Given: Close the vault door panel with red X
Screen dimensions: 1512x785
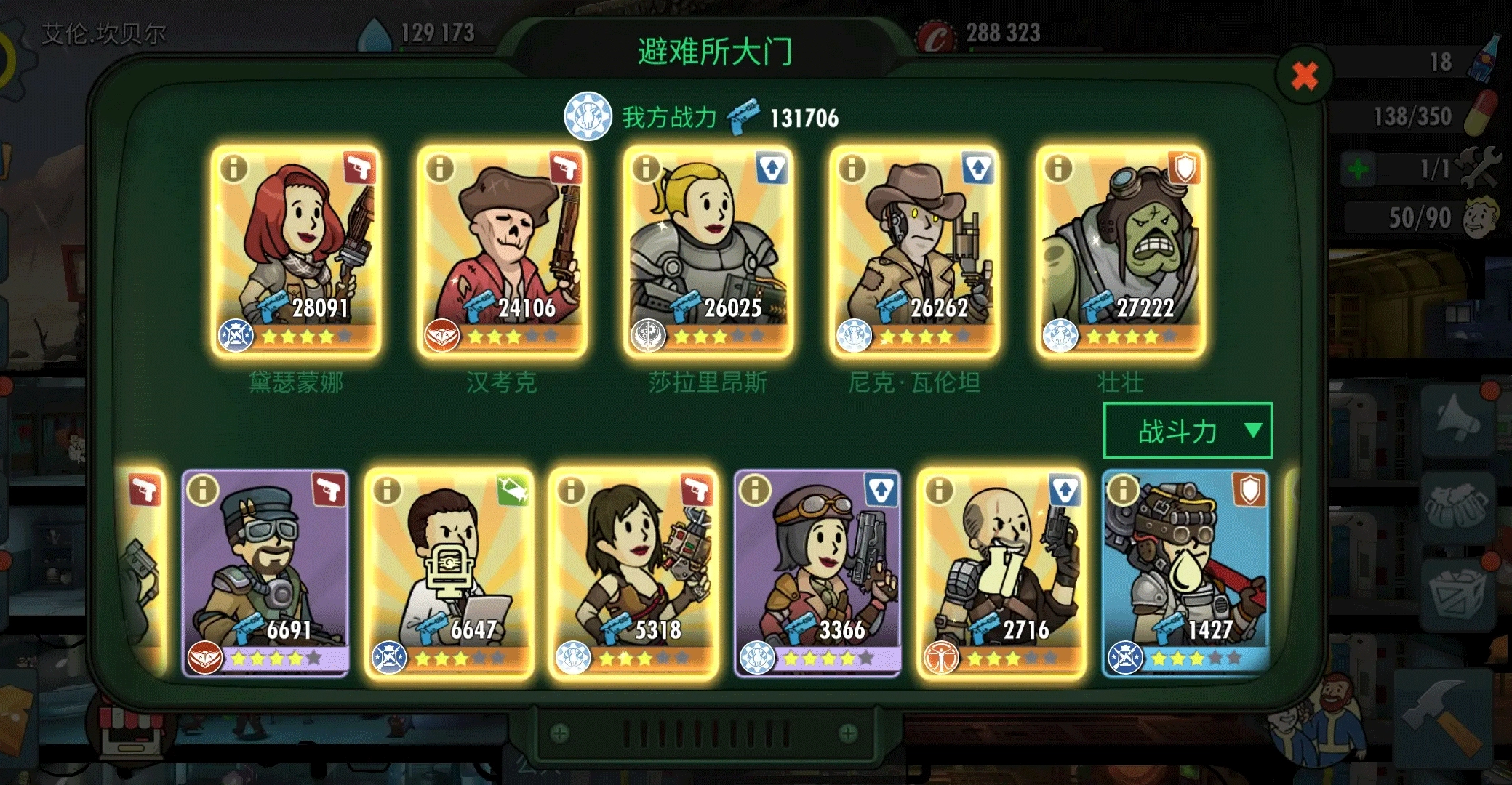Looking at the screenshot, I should point(1304,76).
